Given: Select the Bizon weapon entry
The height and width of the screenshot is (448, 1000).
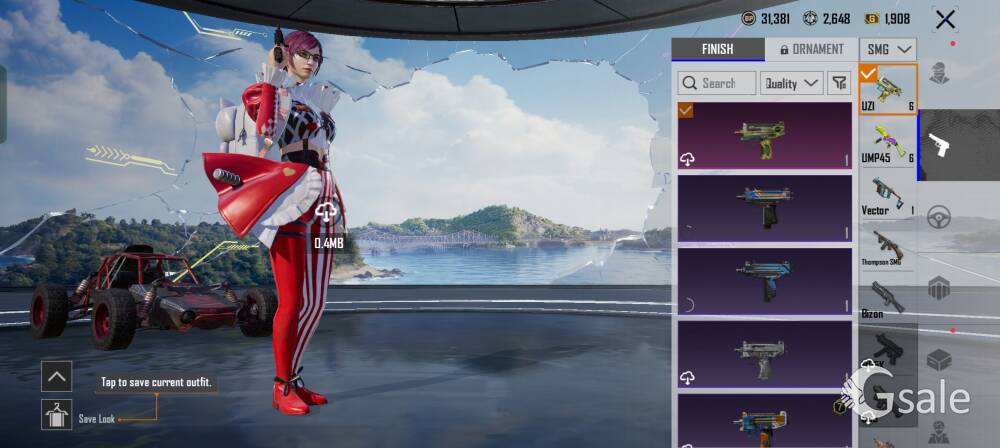Looking at the screenshot, I should click(x=888, y=298).
